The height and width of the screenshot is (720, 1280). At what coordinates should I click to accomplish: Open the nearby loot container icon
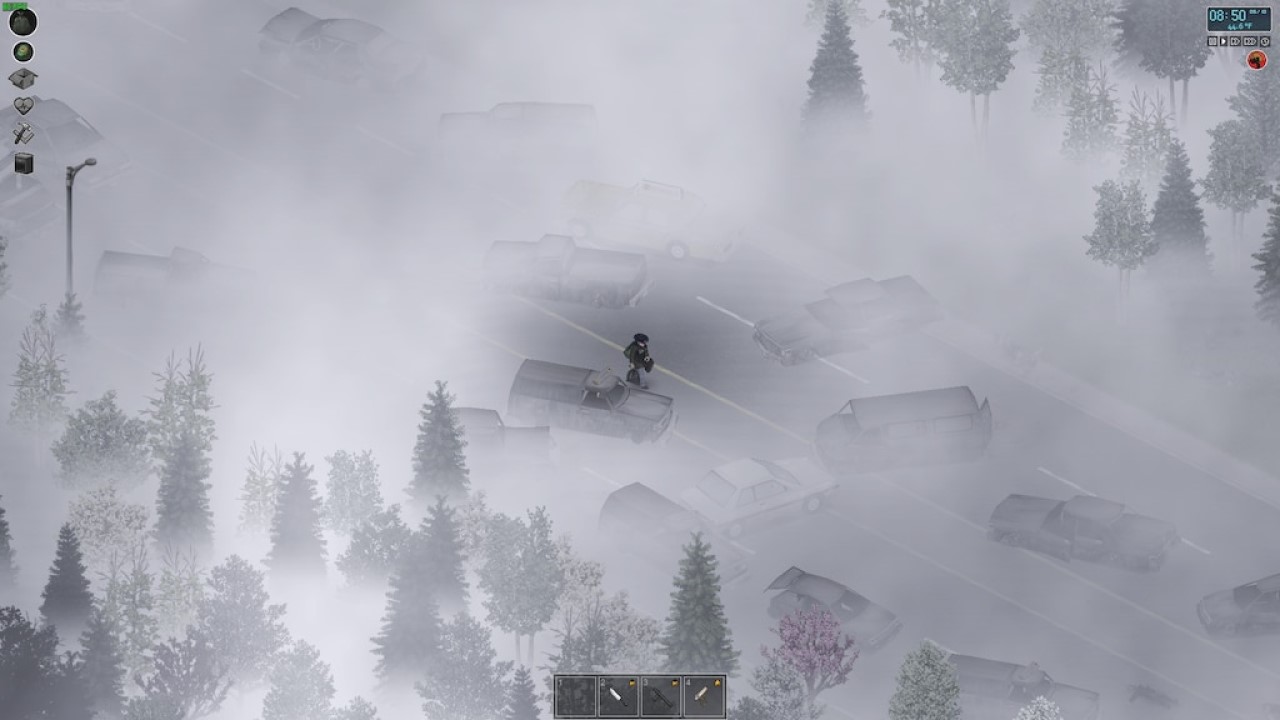point(22,51)
